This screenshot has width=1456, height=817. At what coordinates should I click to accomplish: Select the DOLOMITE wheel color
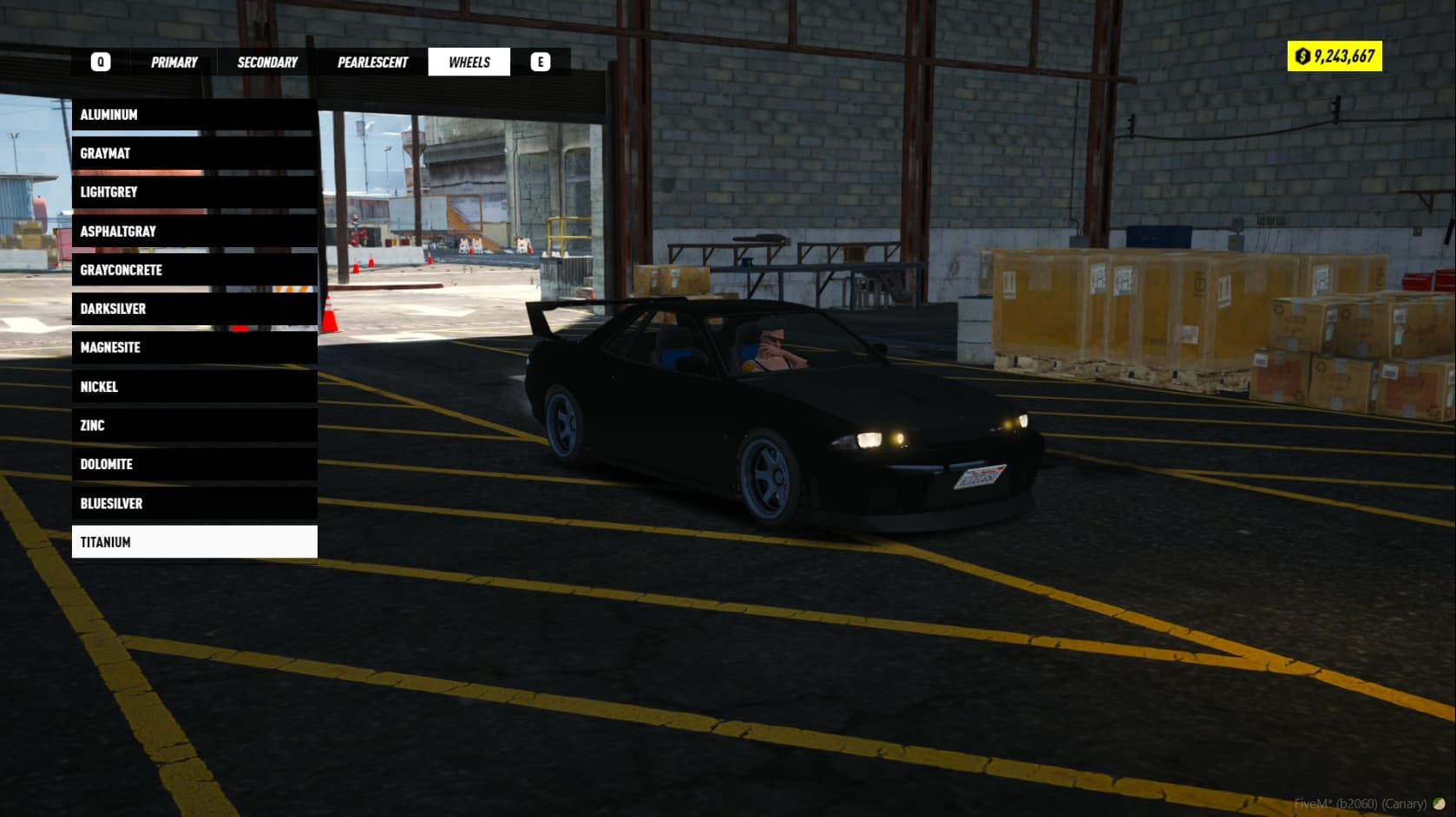click(194, 464)
